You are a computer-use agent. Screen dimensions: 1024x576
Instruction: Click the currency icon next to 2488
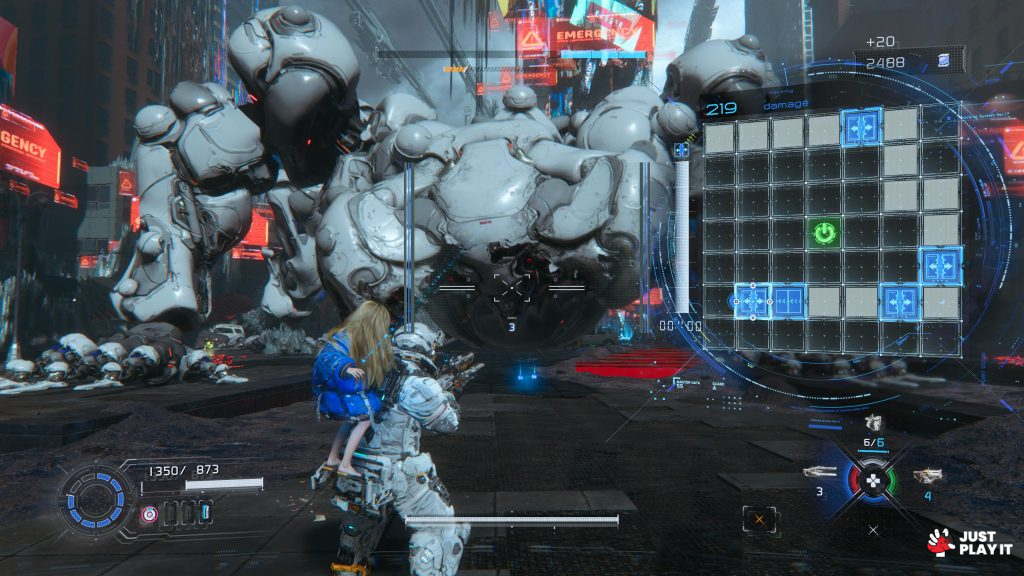point(945,63)
